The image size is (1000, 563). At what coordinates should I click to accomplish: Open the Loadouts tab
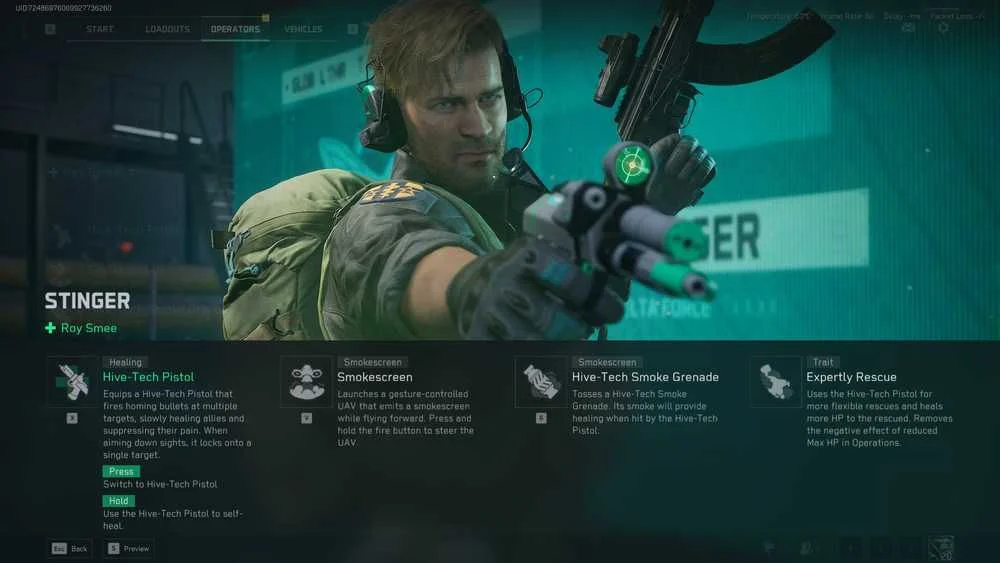tap(167, 29)
